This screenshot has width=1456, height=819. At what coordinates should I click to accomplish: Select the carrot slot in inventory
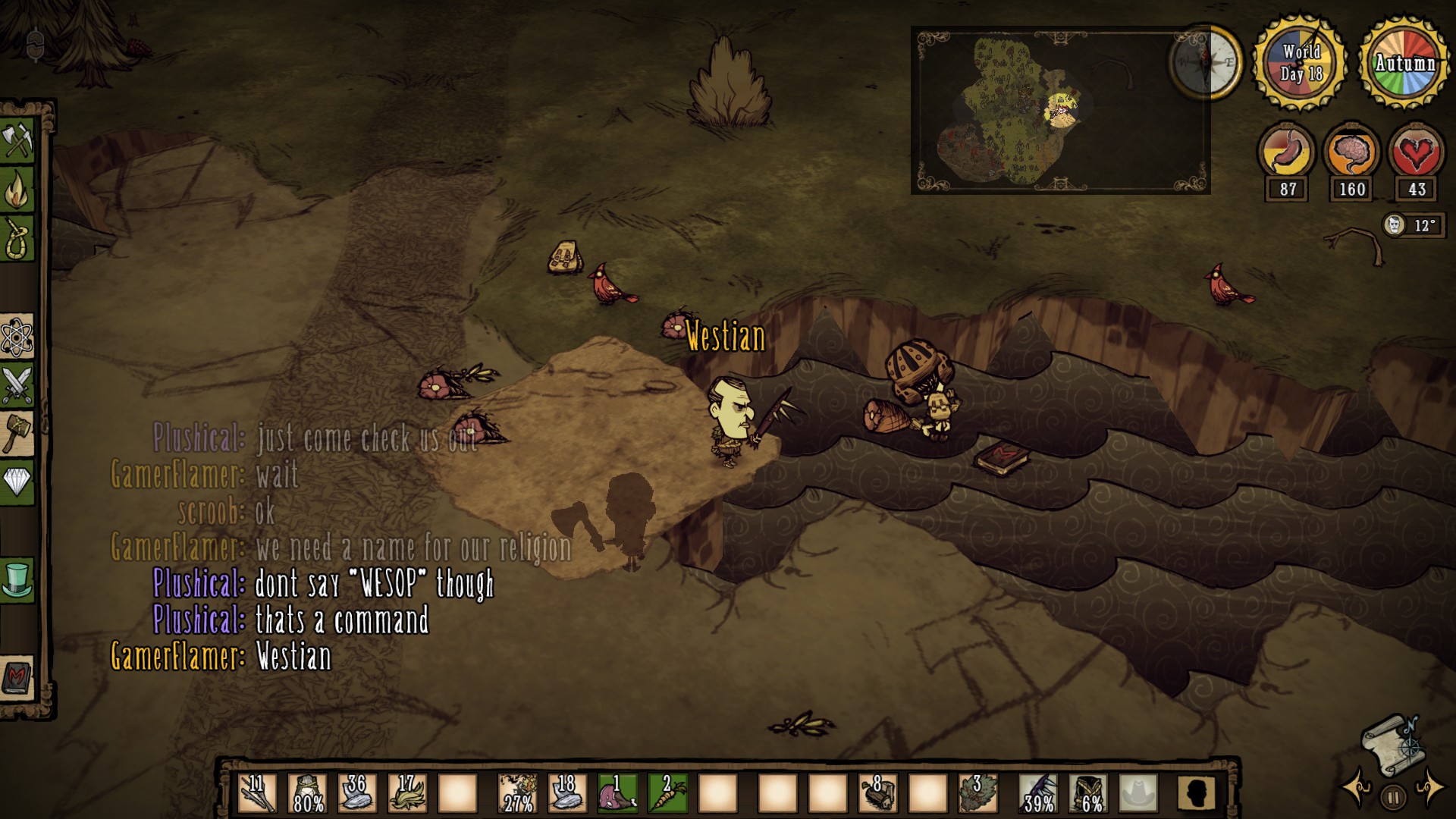pos(667,793)
